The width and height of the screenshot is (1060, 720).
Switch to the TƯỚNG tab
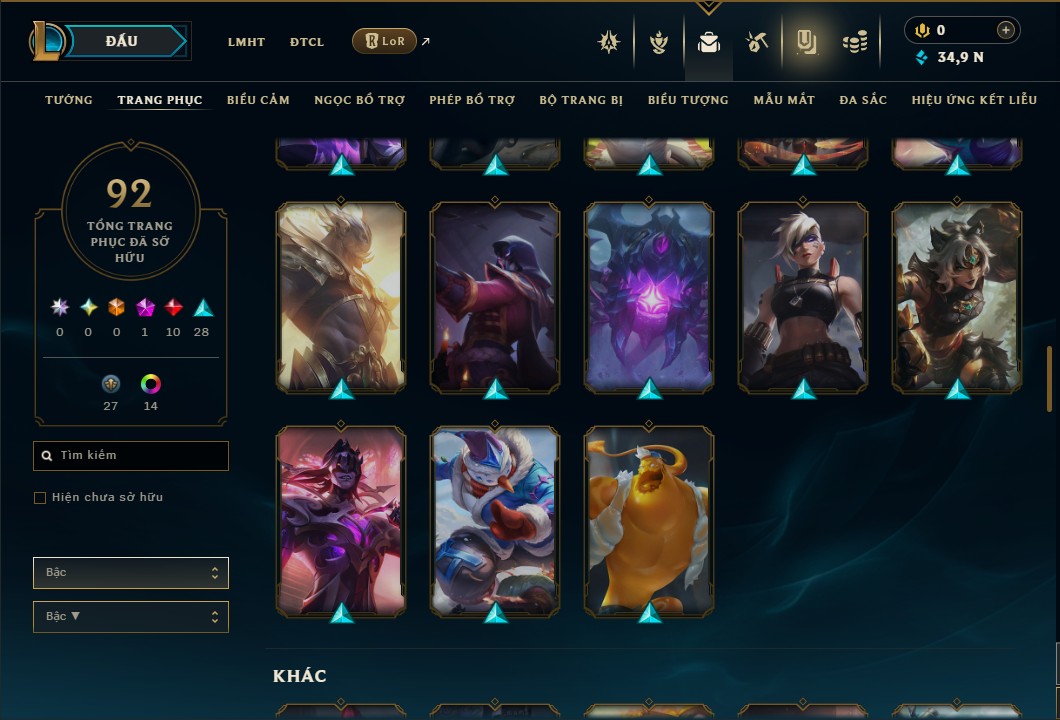(x=69, y=100)
